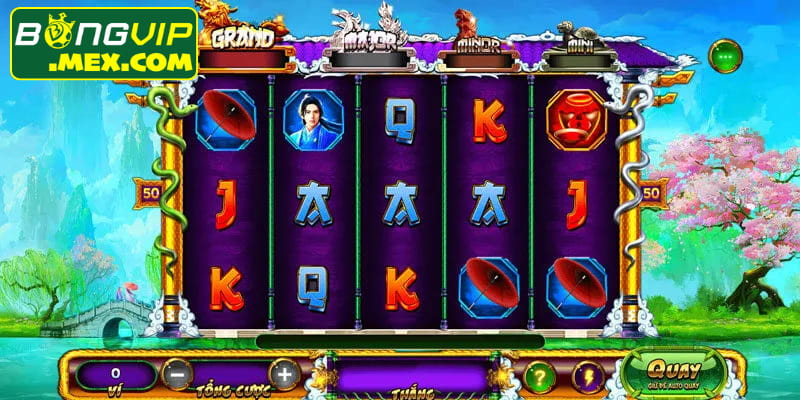Spin the reels with the Quay button
Viewport: 800px width, 400px height.
point(661,371)
